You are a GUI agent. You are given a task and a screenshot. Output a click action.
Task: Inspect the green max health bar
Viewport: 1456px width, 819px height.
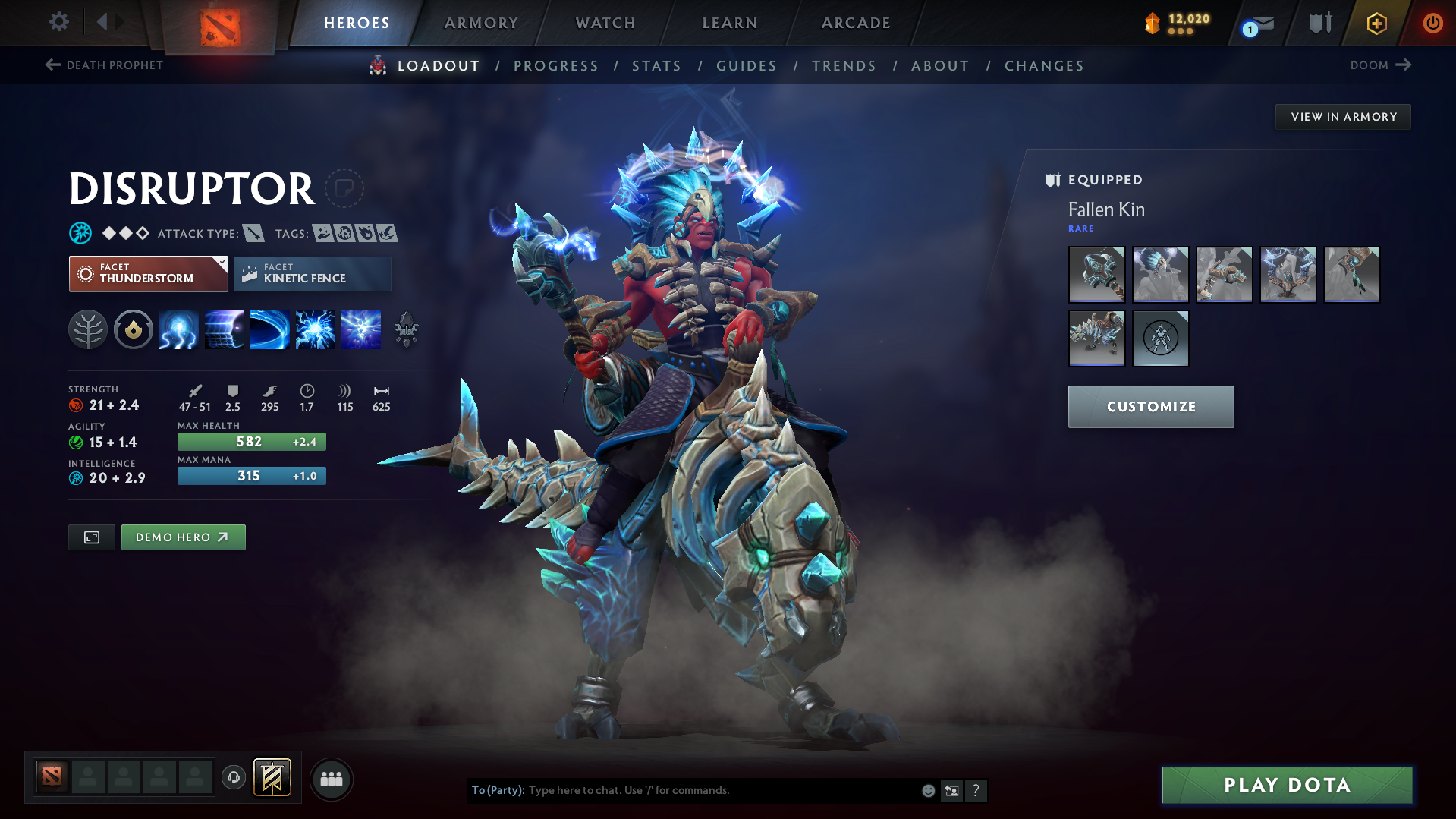click(x=251, y=441)
